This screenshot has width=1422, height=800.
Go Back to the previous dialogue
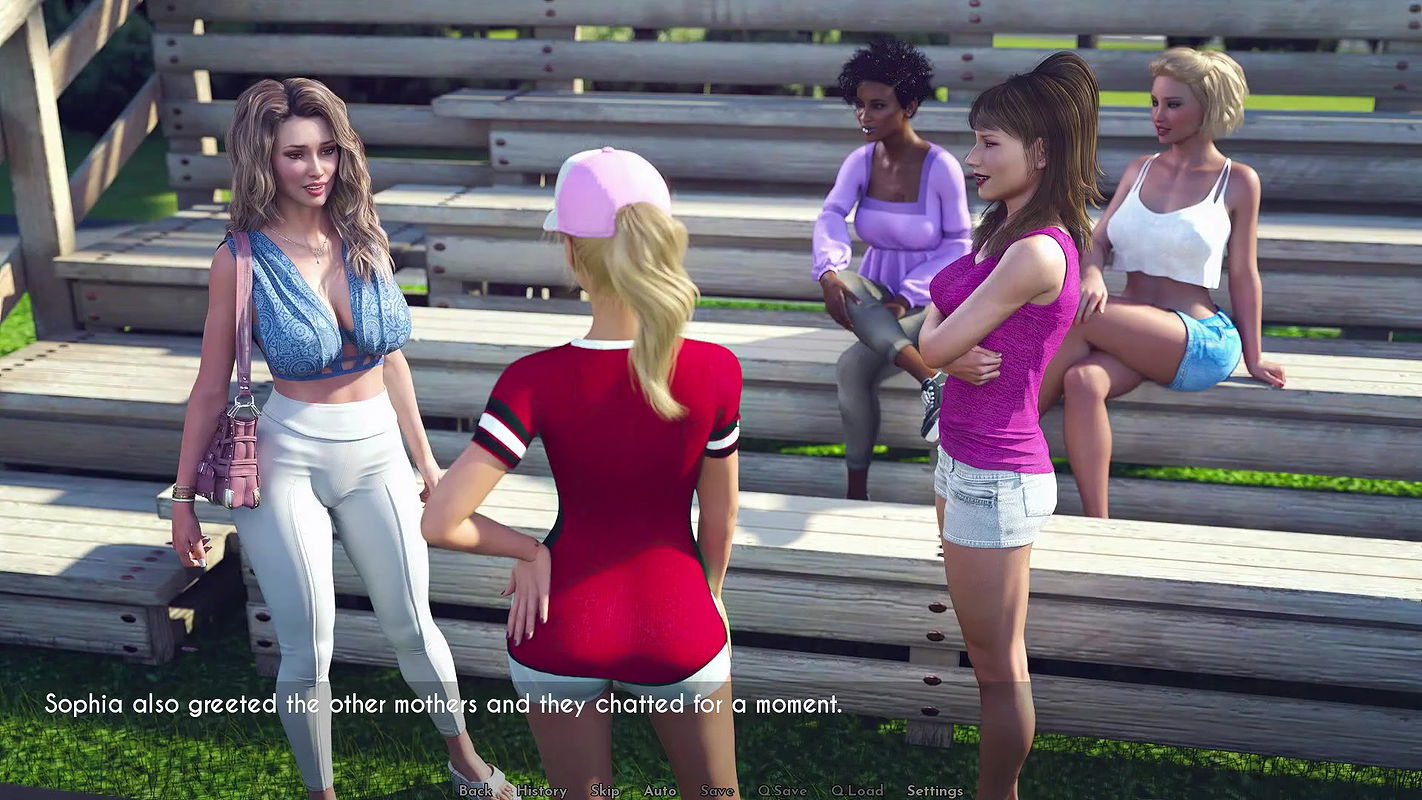[475, 790]
